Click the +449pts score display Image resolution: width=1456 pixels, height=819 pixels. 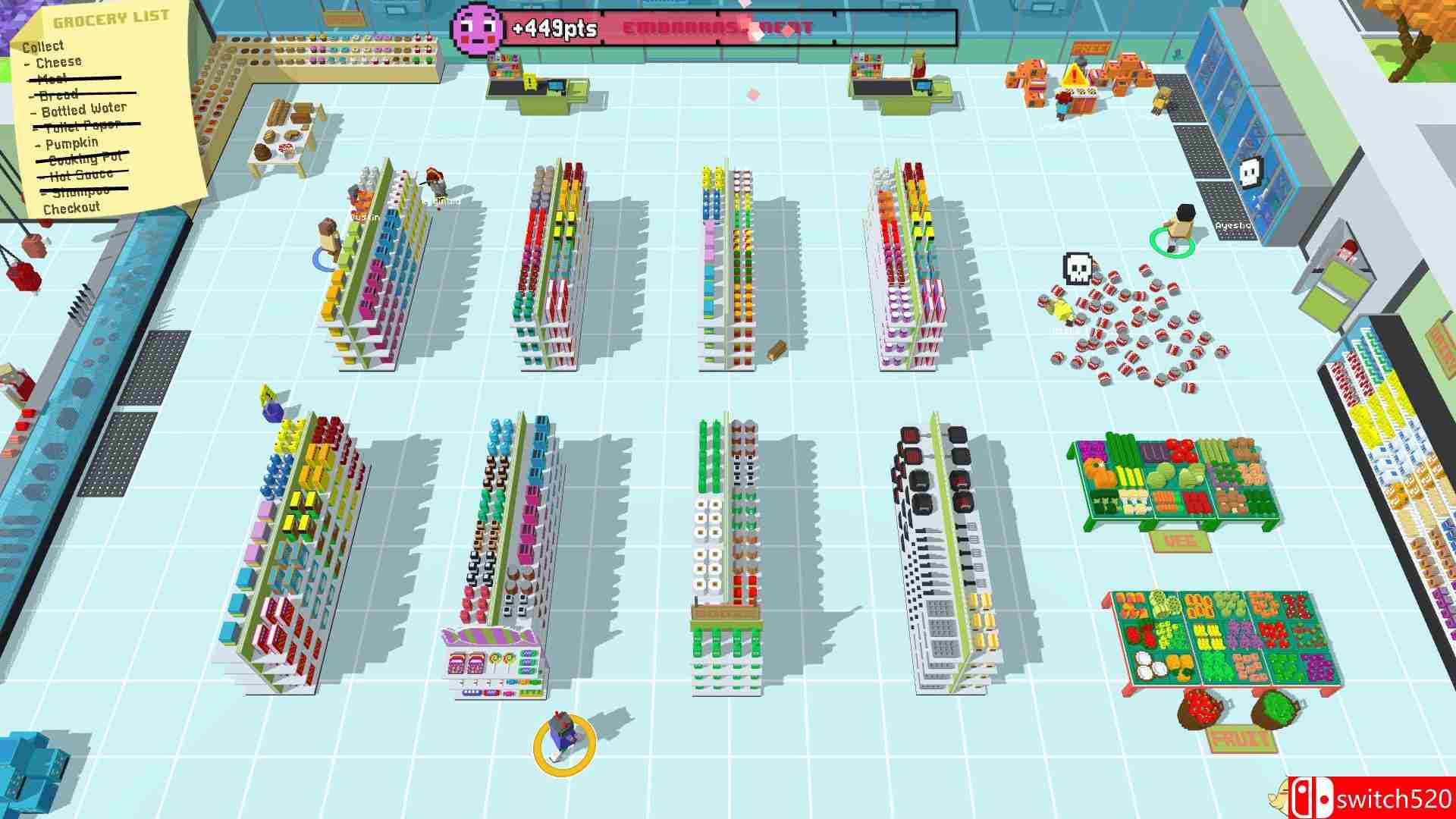pos(554,27)
